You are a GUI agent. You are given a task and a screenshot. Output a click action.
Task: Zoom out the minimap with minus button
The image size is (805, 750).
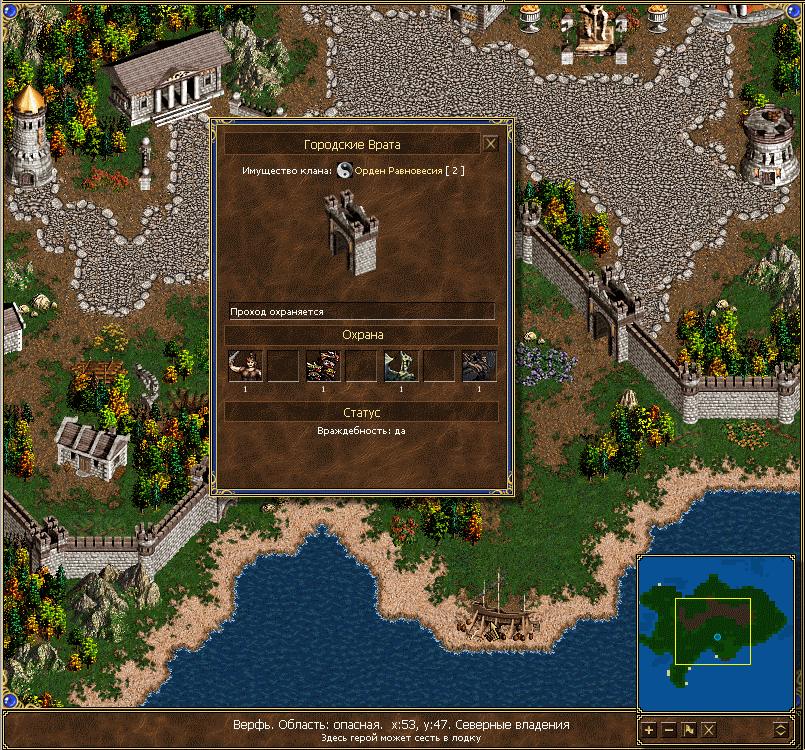[x=669, y=729]
